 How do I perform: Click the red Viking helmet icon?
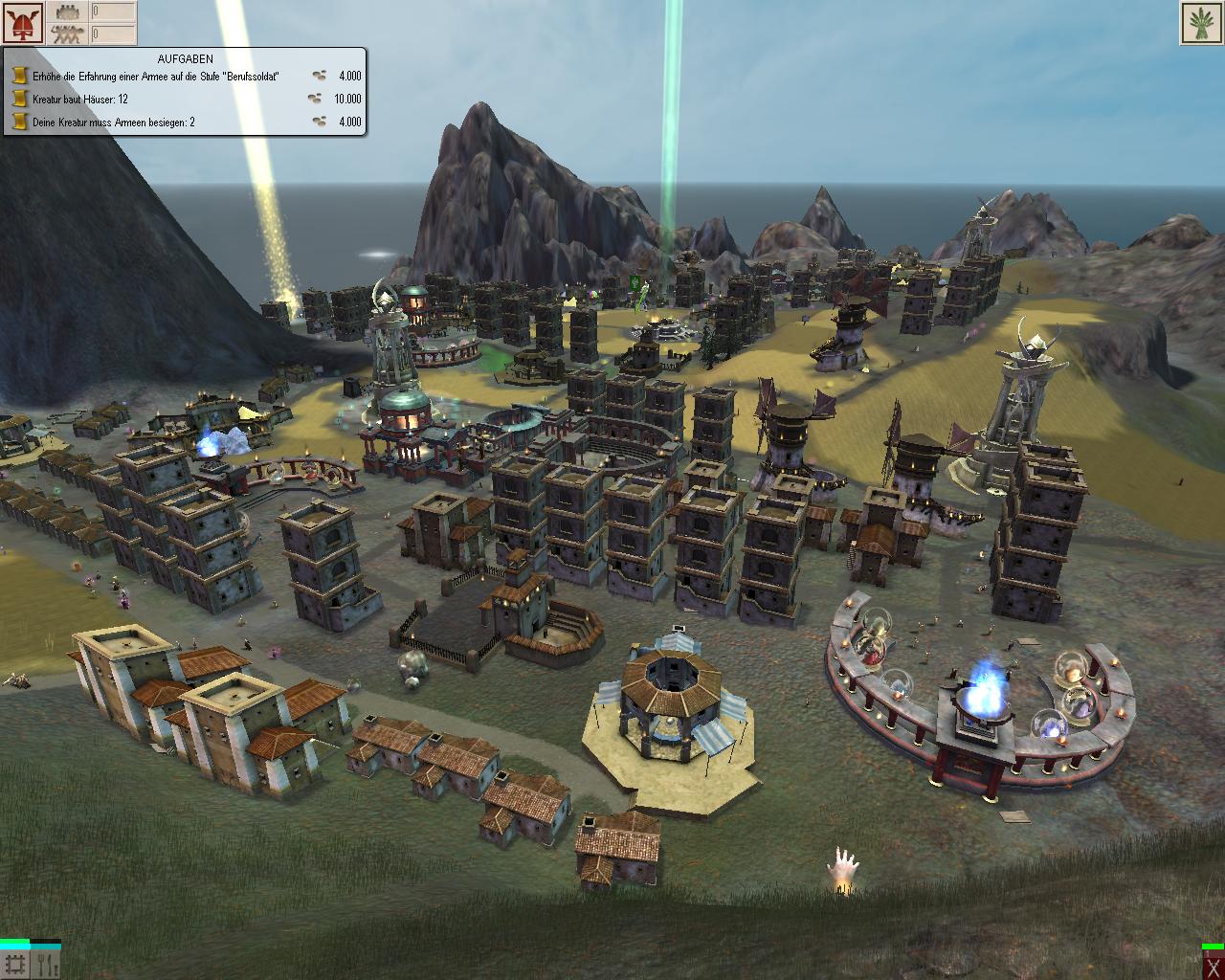[x=24, y=23]
